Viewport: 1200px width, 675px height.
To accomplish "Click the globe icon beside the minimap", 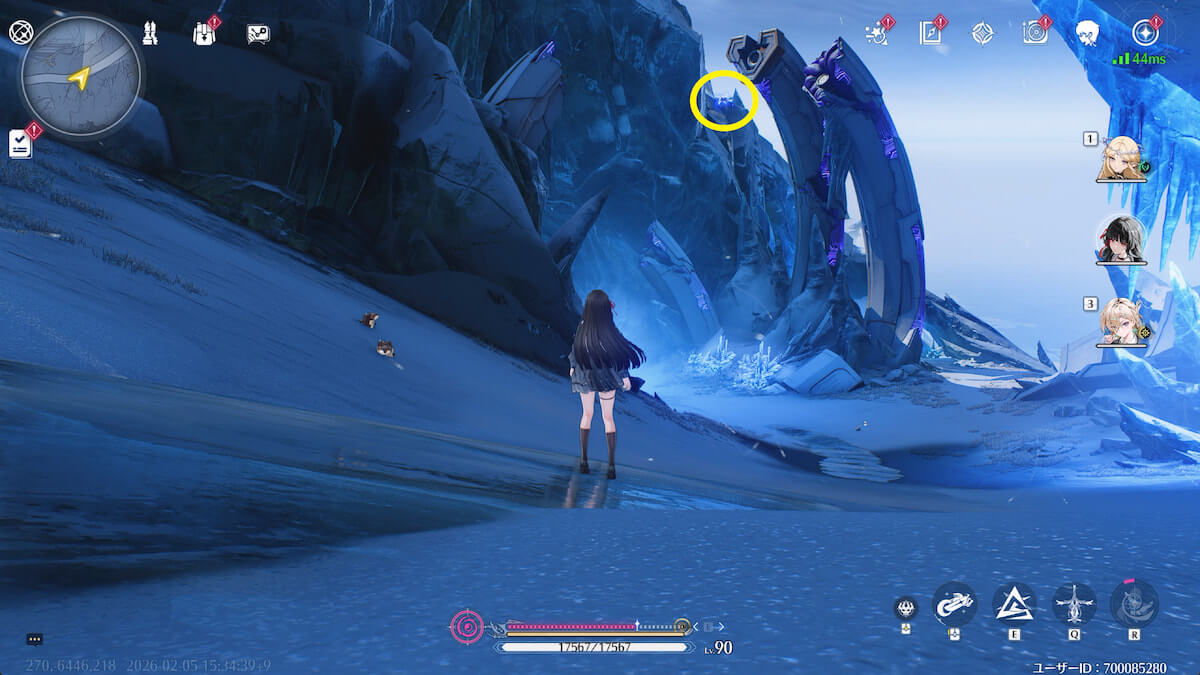I will 19,32.
